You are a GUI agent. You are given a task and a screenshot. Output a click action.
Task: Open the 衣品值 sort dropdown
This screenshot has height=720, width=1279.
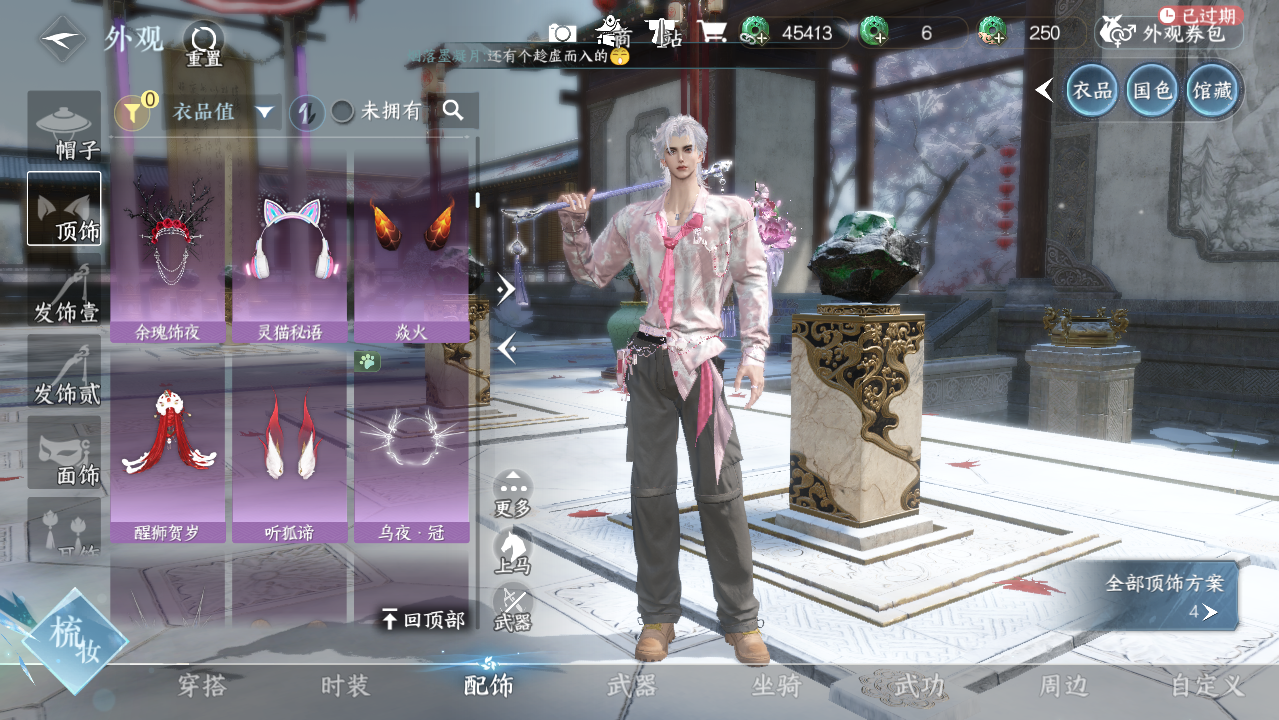(x=224, y=112)
